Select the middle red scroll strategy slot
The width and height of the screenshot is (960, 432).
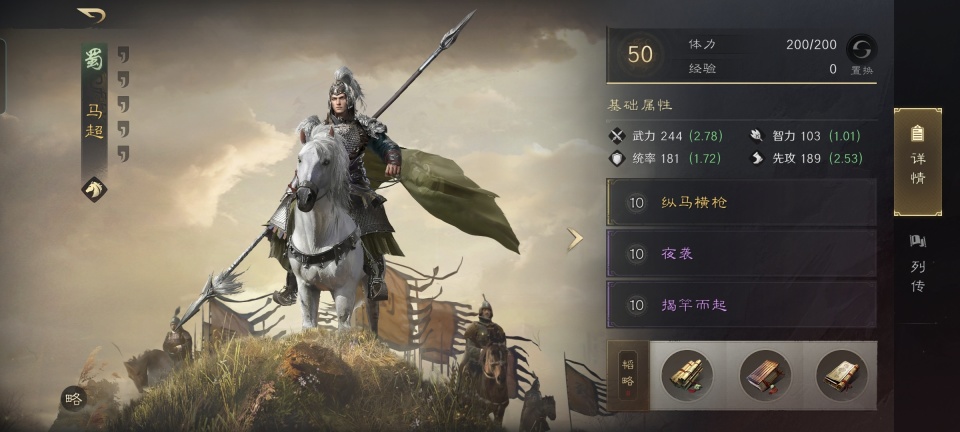tap(764, 376)
